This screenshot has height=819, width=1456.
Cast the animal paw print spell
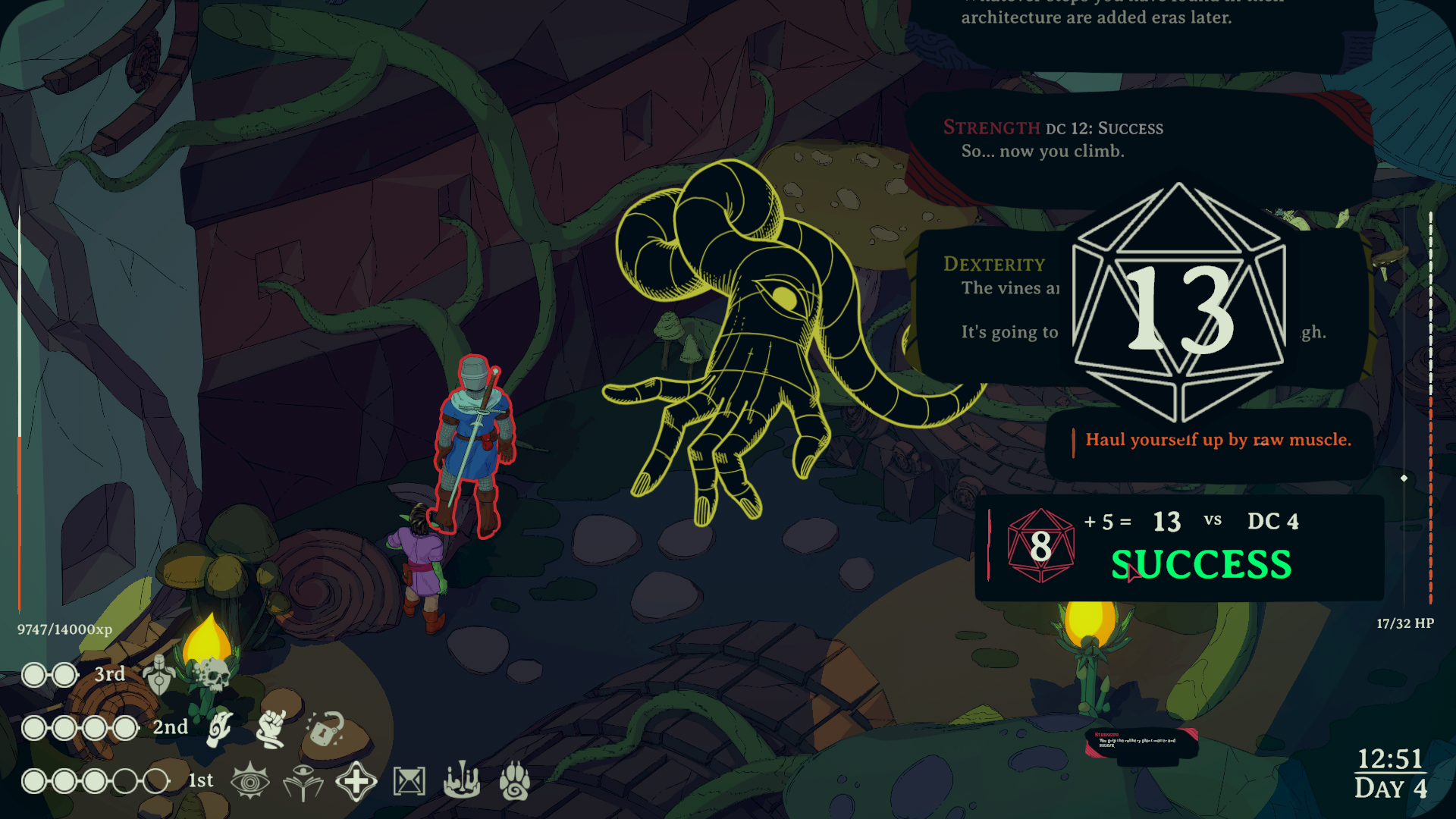pyautogui.click(x=514, y=781)
